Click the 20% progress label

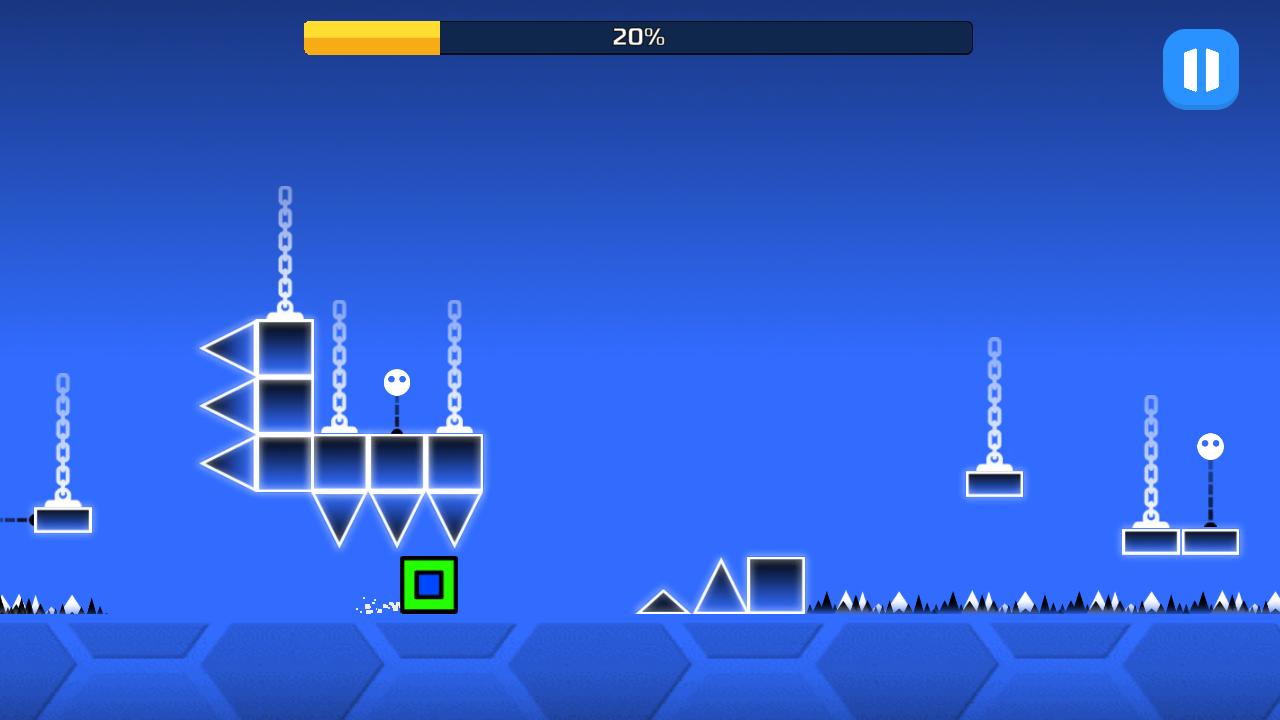click(x=637, y=36)
